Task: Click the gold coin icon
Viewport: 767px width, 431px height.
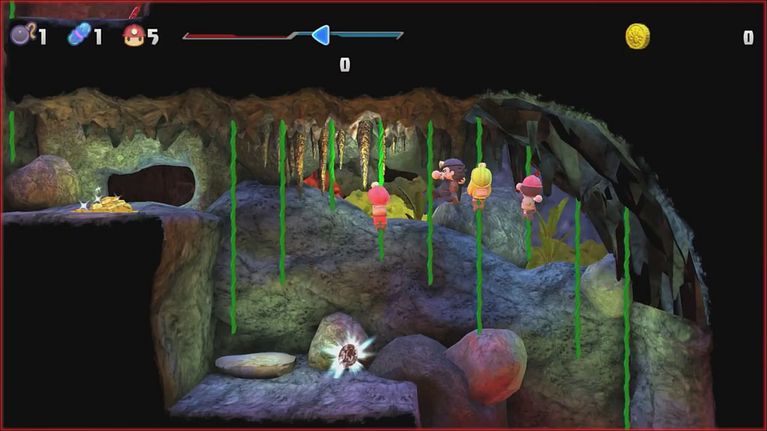Action: [x=638, y=37]
